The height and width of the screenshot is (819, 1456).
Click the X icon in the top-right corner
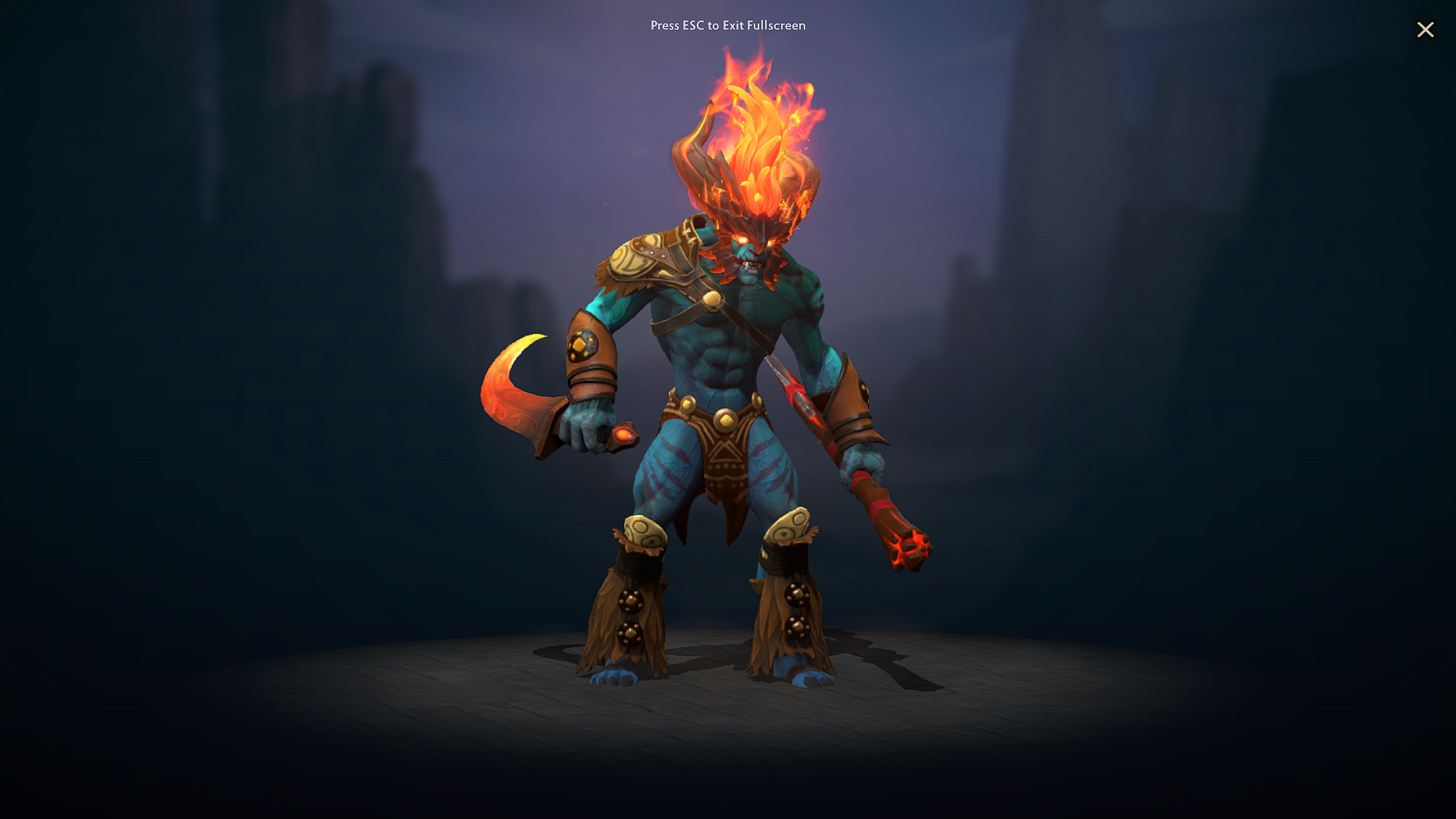pyautogui.click(x=1426, y=30)
